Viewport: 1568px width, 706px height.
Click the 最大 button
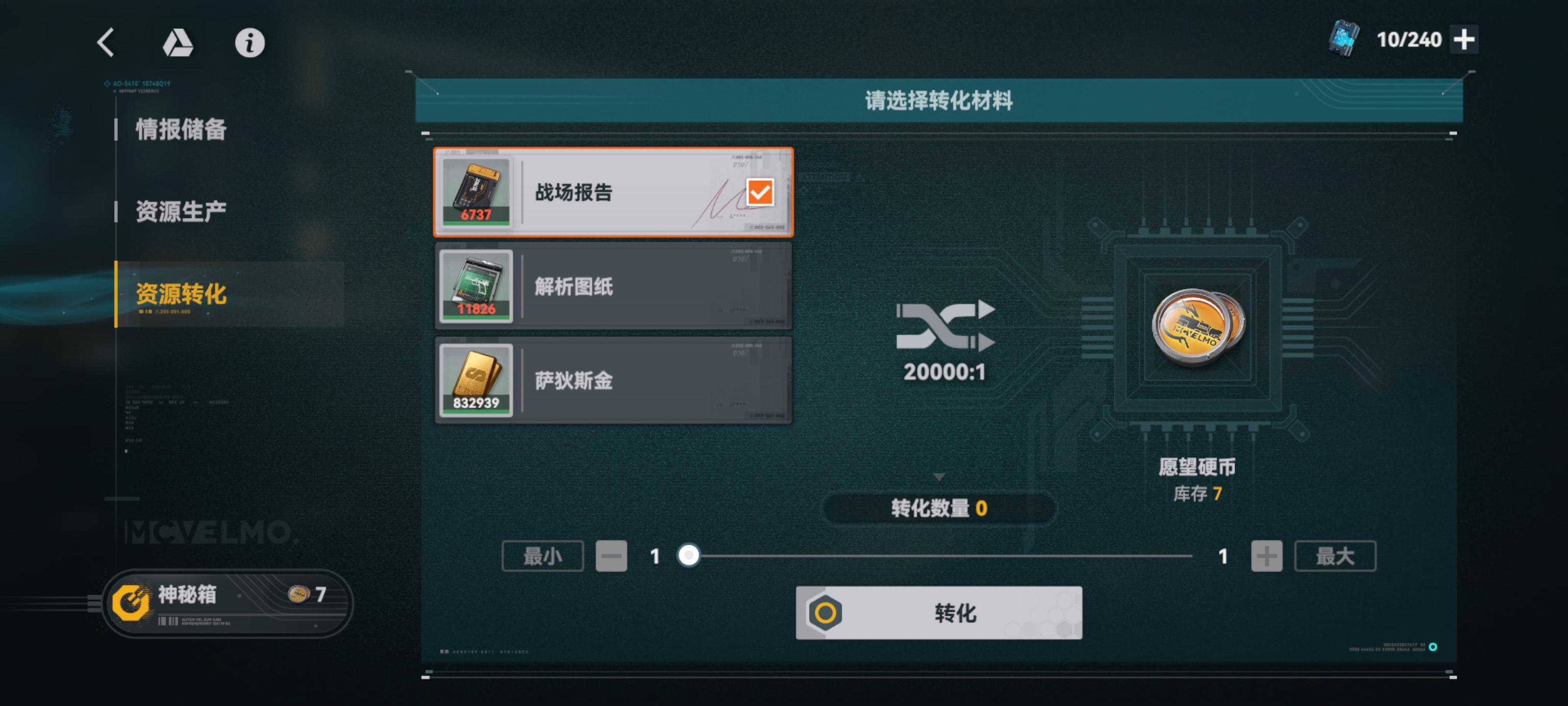1334,555
